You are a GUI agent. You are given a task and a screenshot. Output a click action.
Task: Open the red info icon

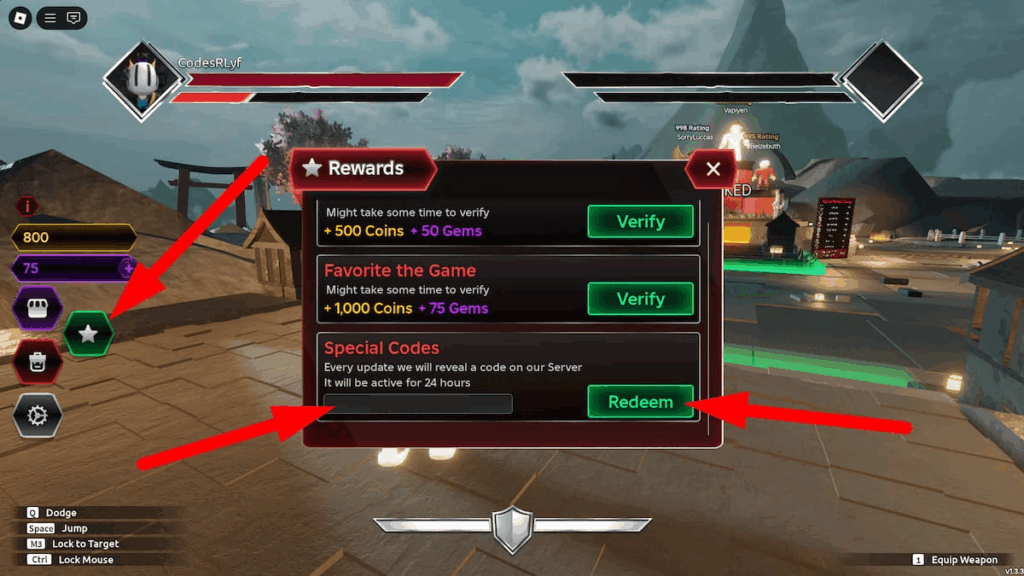coord(28,206)
